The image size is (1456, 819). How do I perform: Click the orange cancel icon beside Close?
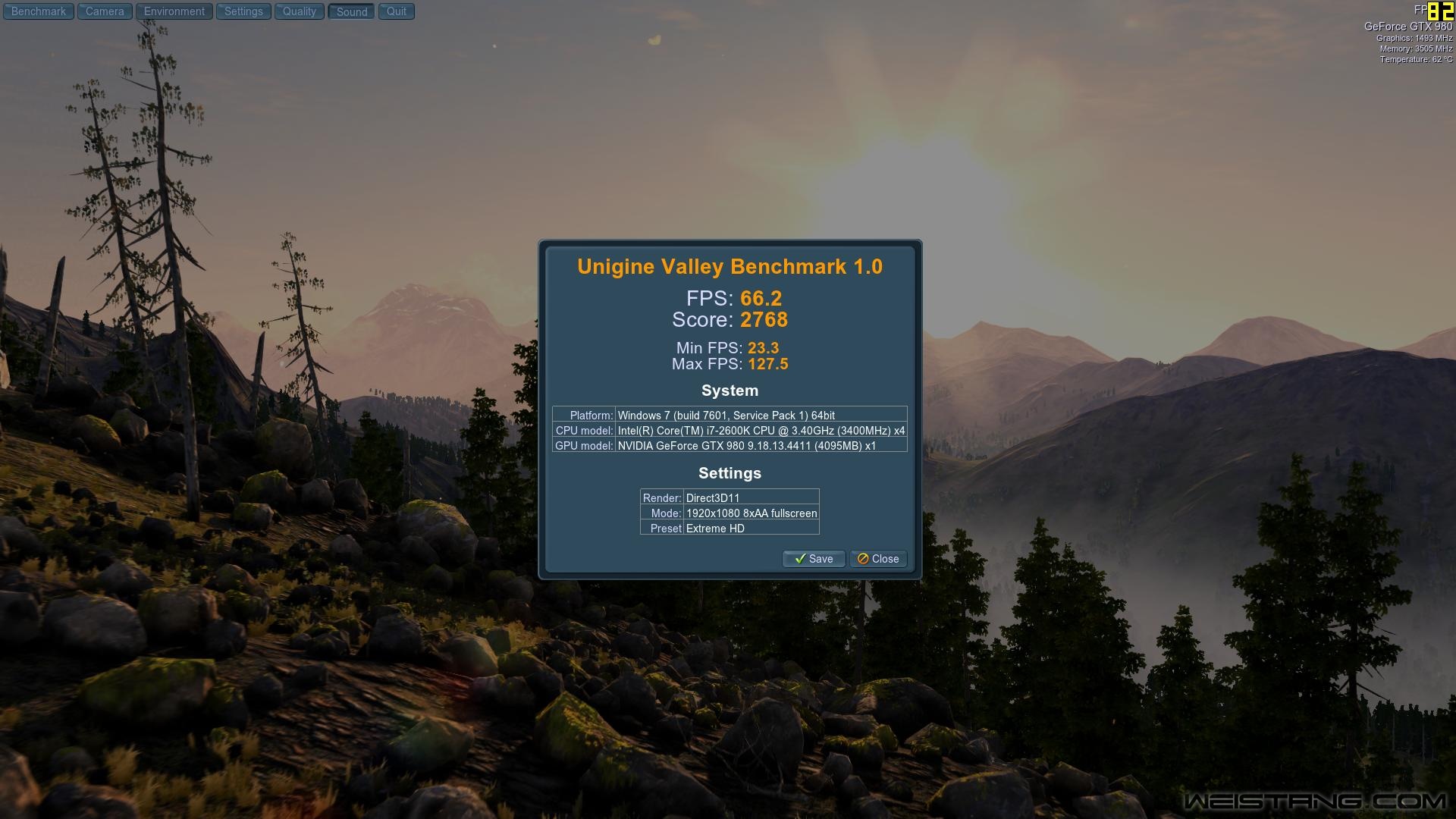pos(862,559)
